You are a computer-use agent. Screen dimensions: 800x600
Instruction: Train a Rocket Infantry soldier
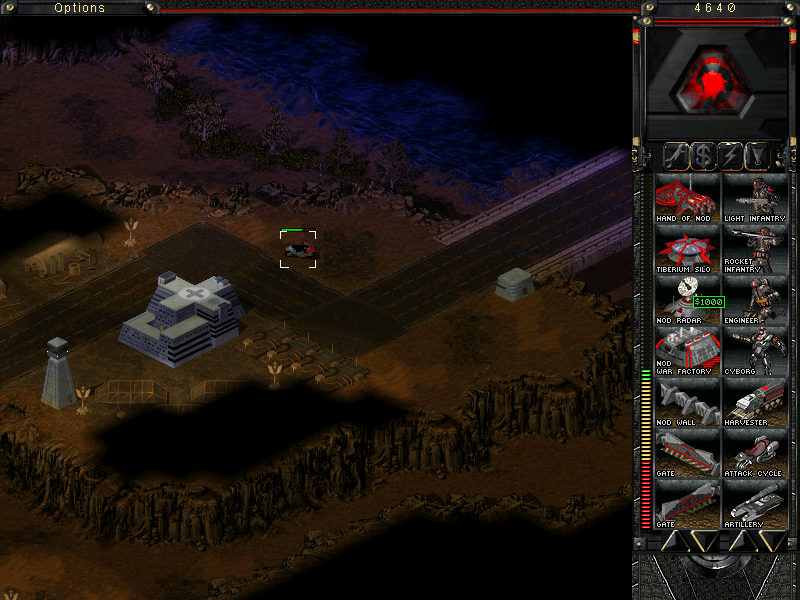(x=754, y=249)
